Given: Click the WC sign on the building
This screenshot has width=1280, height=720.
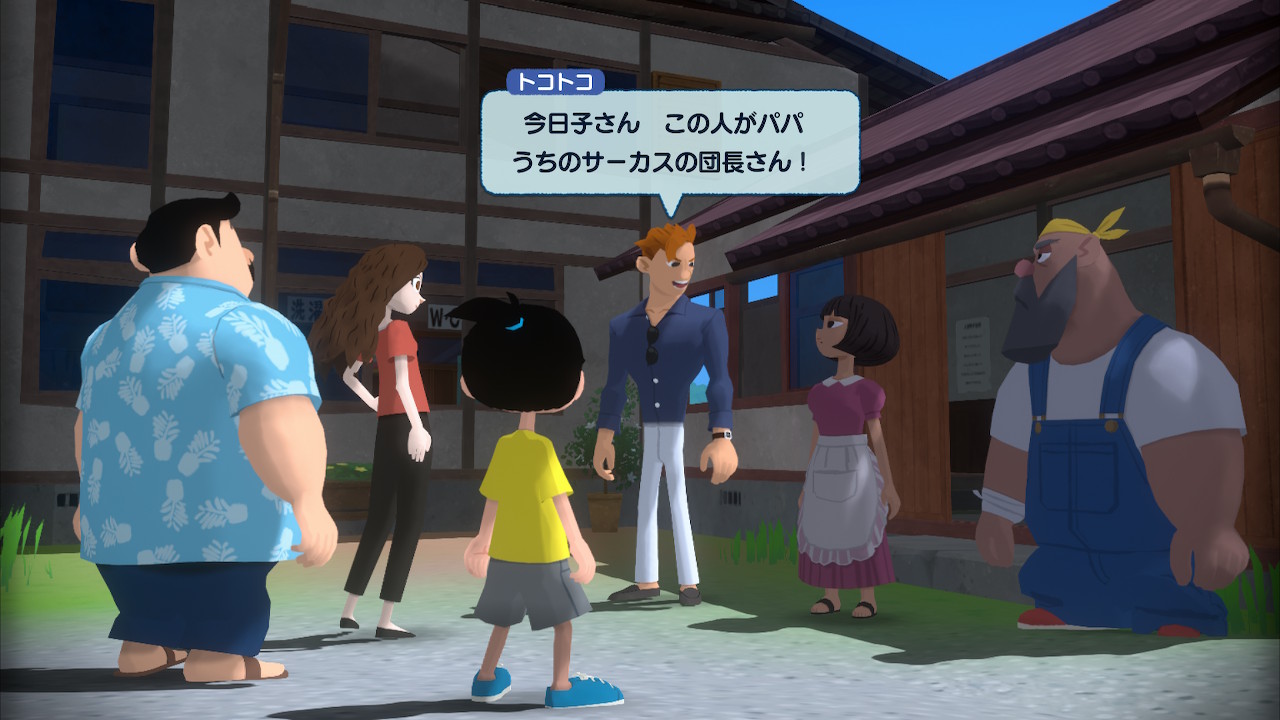Looking at the screenshot, I should pyautogui.click(x=442, y=316).
